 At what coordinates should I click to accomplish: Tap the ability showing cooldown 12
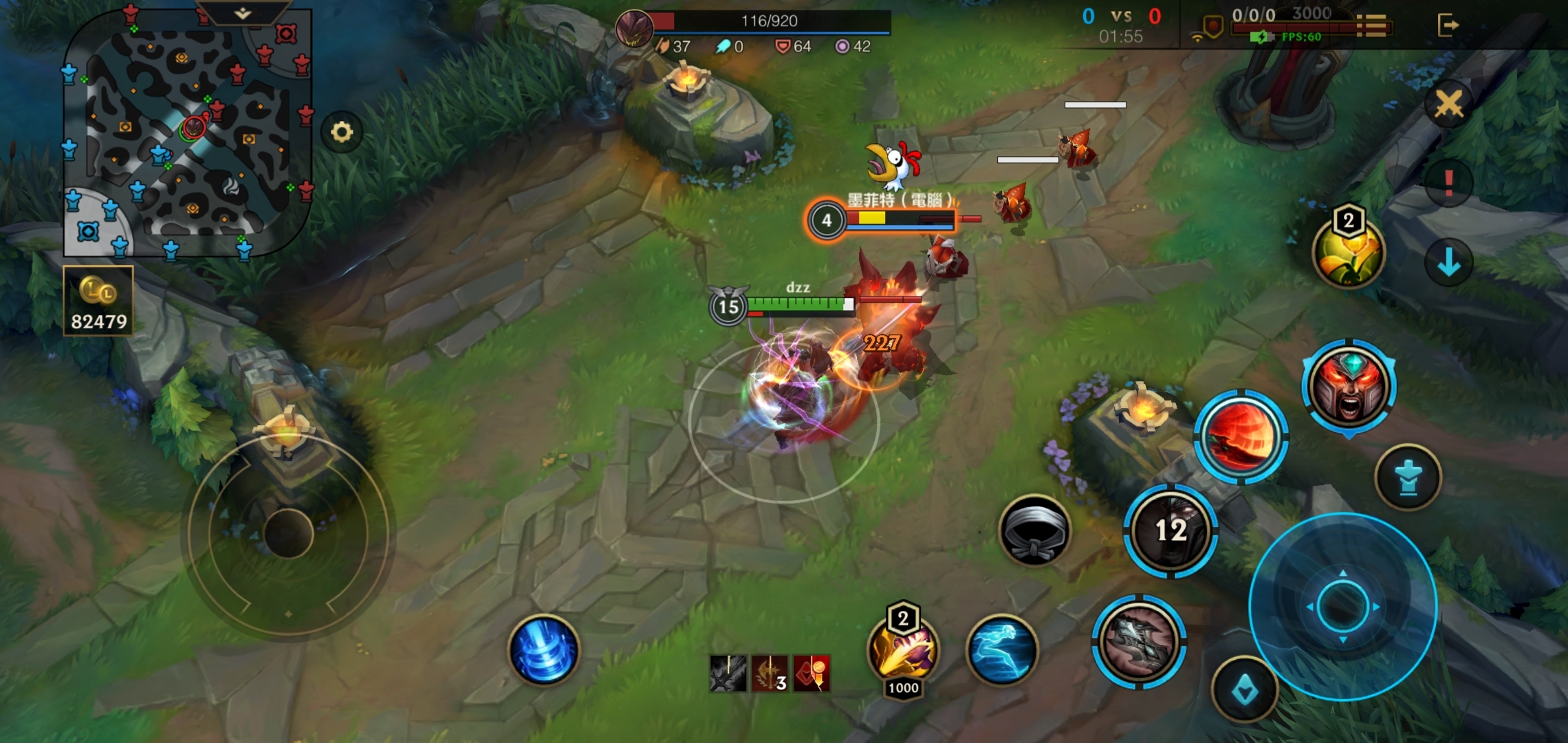point(1170,530)
